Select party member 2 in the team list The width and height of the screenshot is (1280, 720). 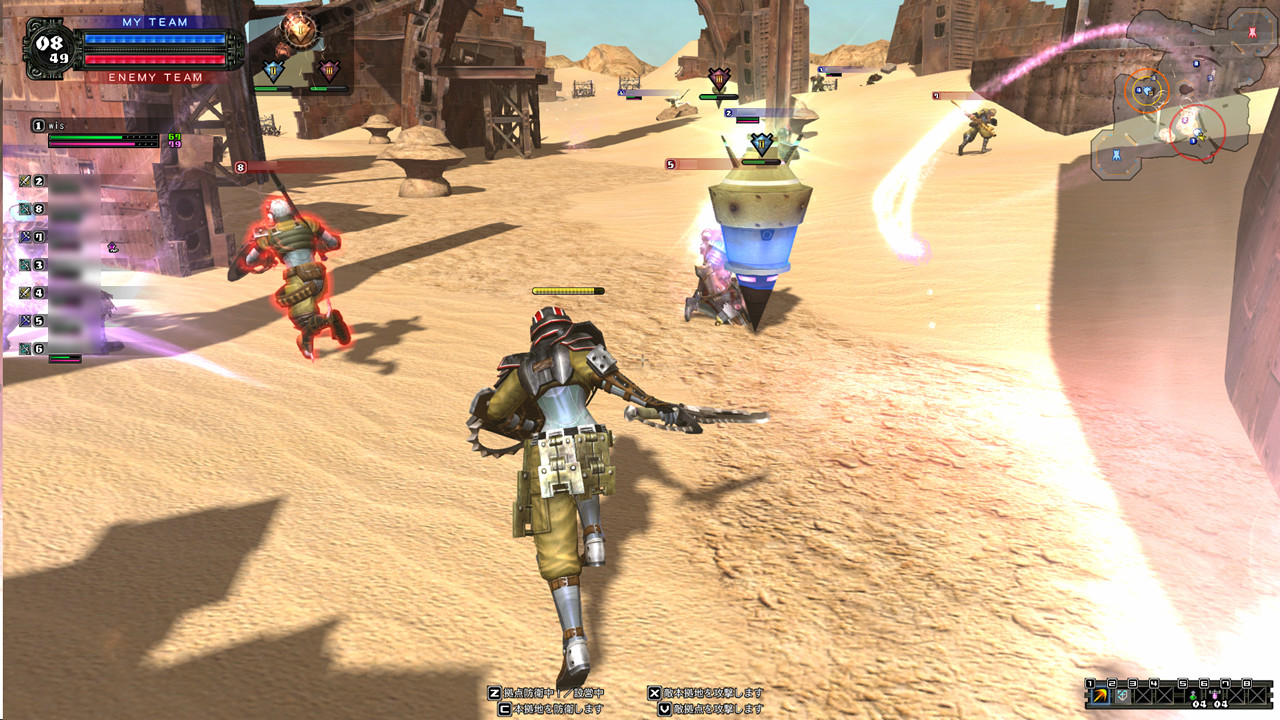(58, 182)
